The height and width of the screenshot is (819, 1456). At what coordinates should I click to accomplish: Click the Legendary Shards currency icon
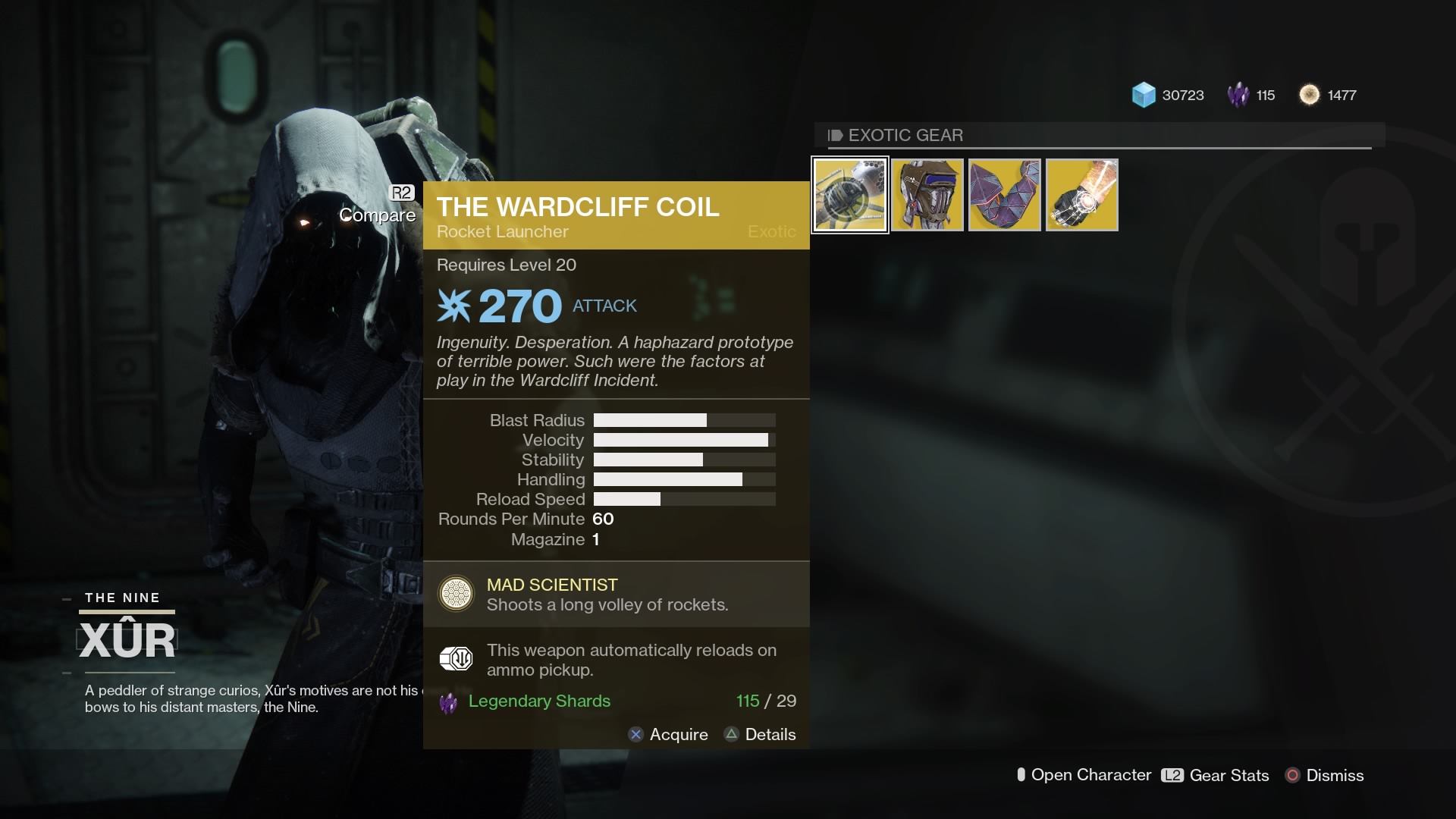pos(1238,95)
